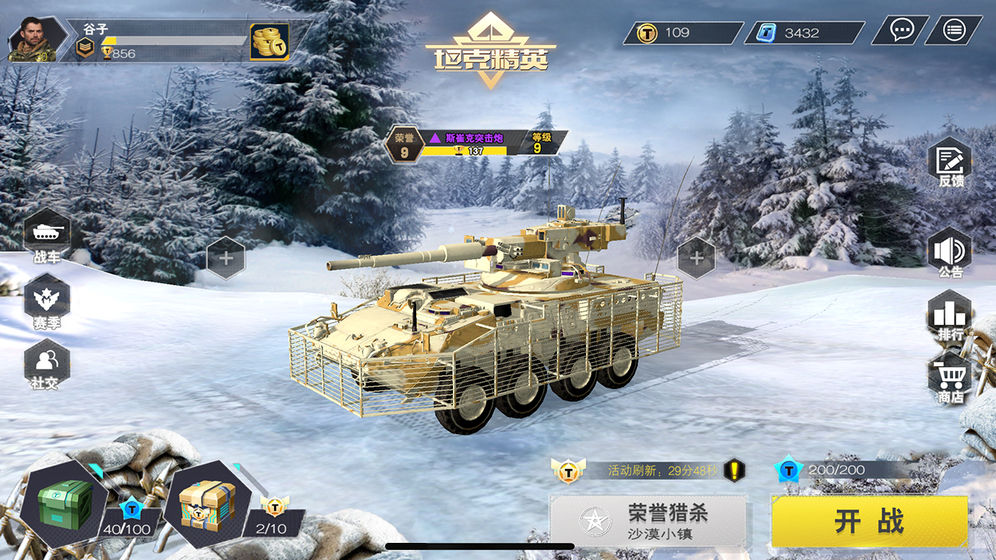996x560 pixels.
Task: Open the 反馈 feedback form
Action: [x=949, y=165]
